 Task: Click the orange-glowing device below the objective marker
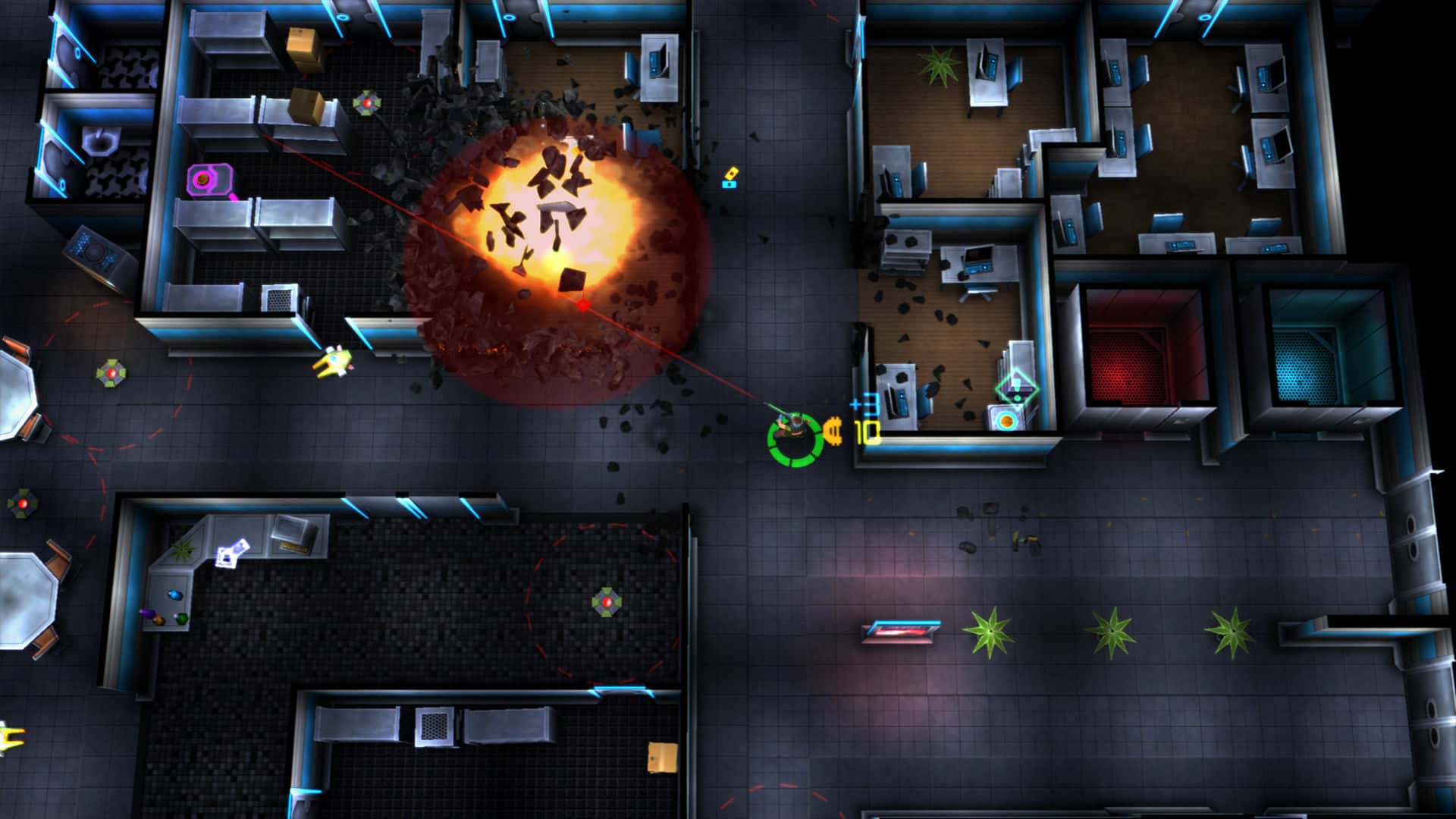1005,422
